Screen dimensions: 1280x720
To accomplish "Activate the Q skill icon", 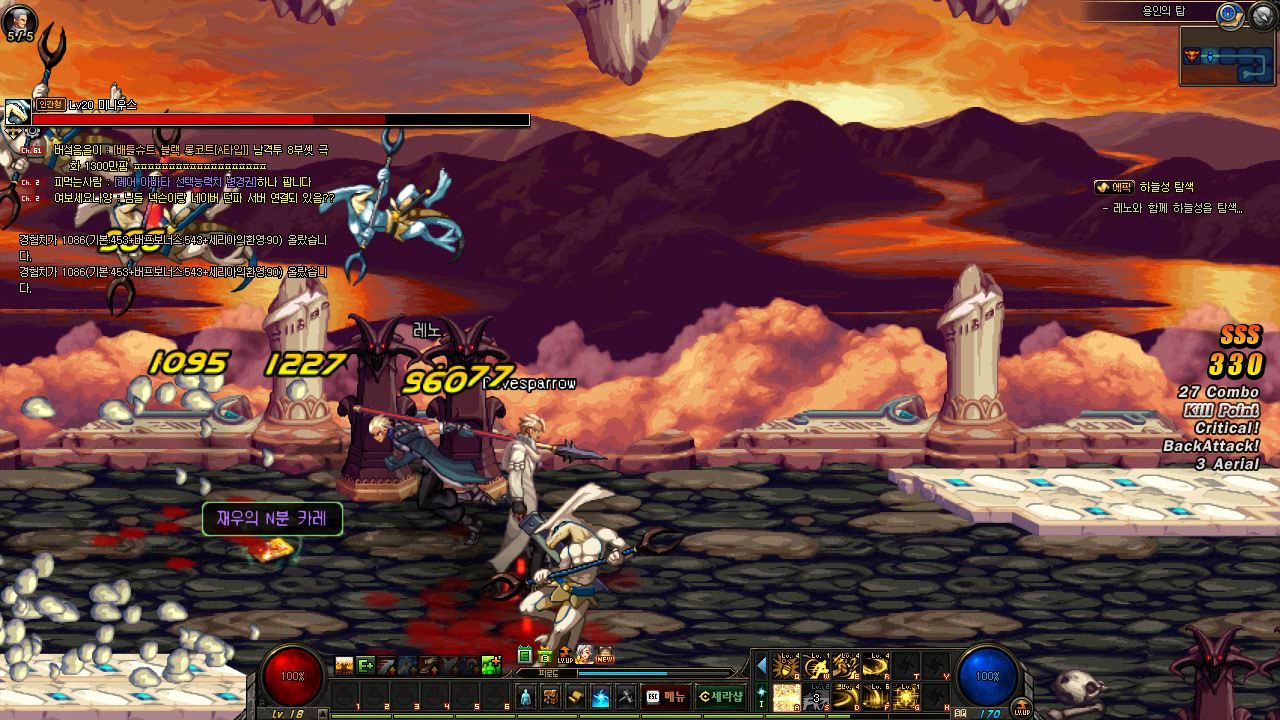I will pyautogui.click(x=786, y=666).
